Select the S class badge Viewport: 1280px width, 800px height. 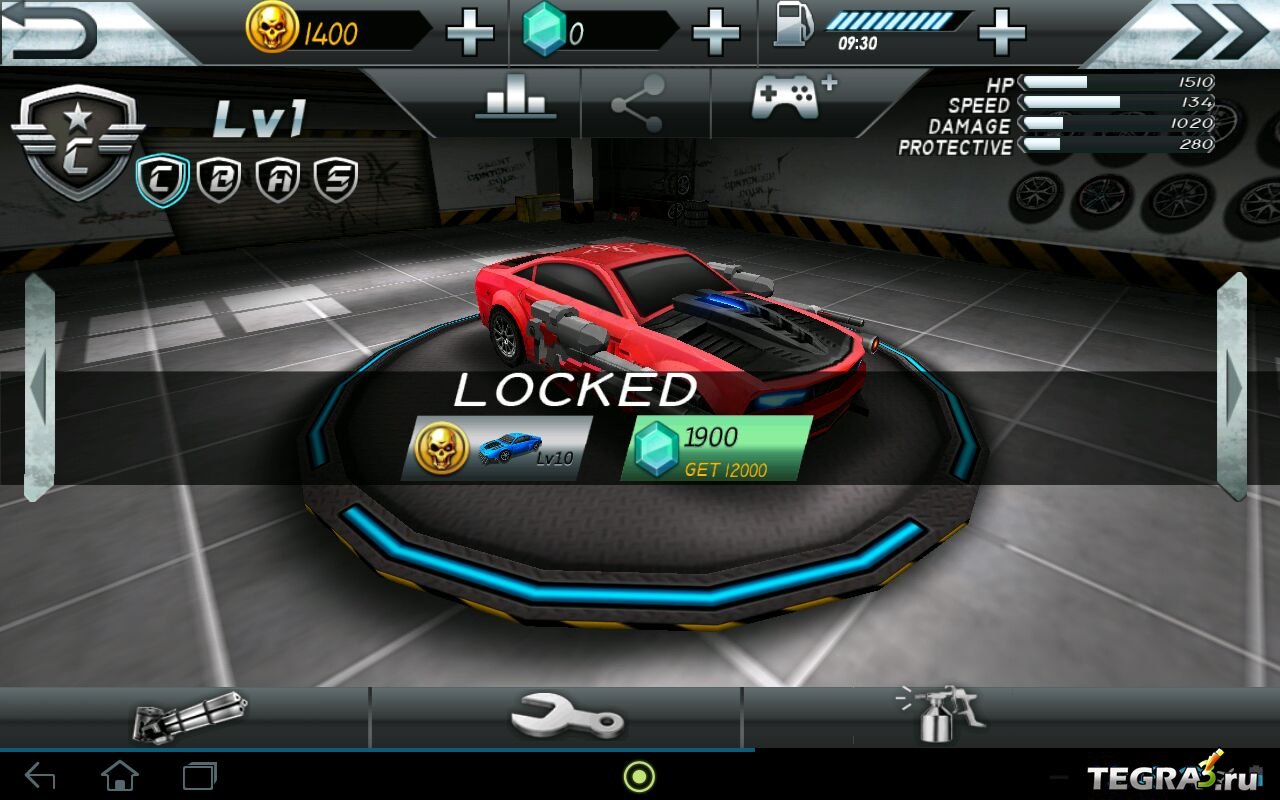(x=335, y=180)
